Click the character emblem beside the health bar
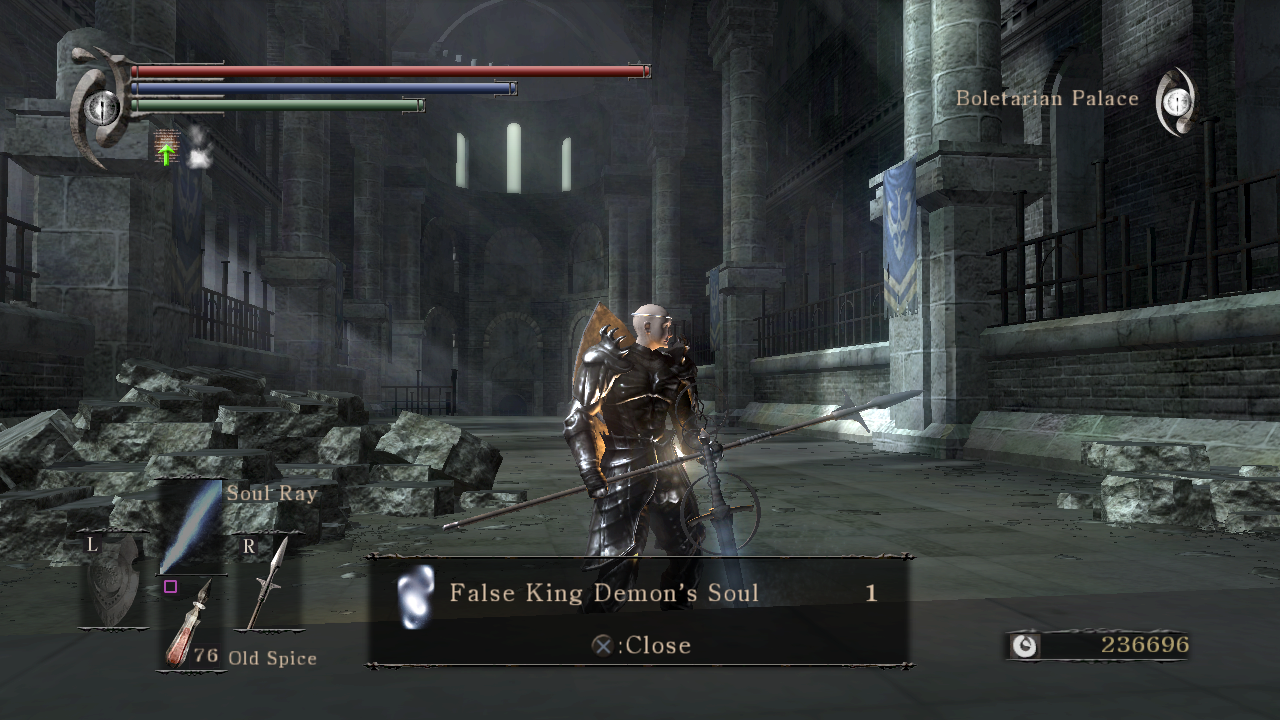Image resolution: width=1280 pixels, height=720 pixels. [99, 107]
